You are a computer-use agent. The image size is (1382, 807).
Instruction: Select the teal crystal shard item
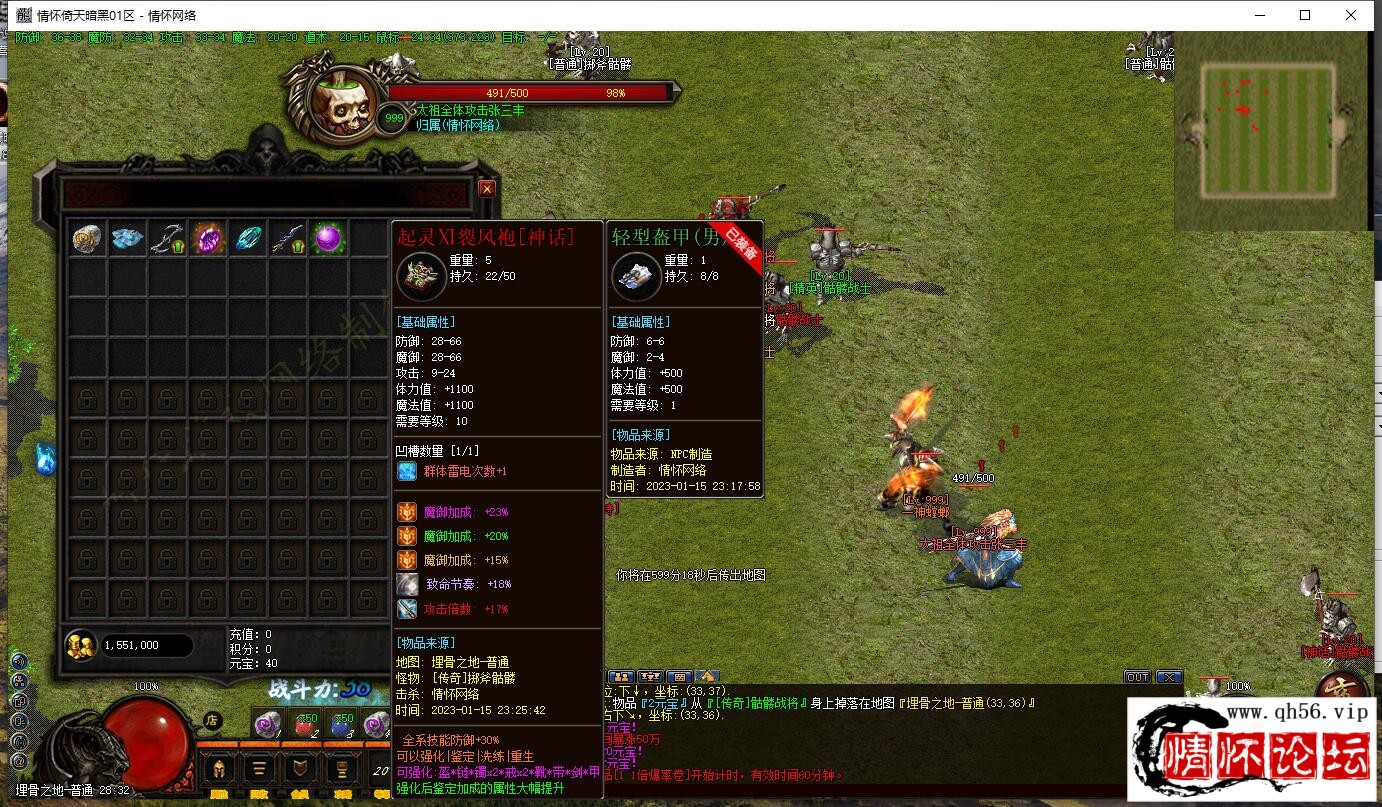tap(248, 238)
